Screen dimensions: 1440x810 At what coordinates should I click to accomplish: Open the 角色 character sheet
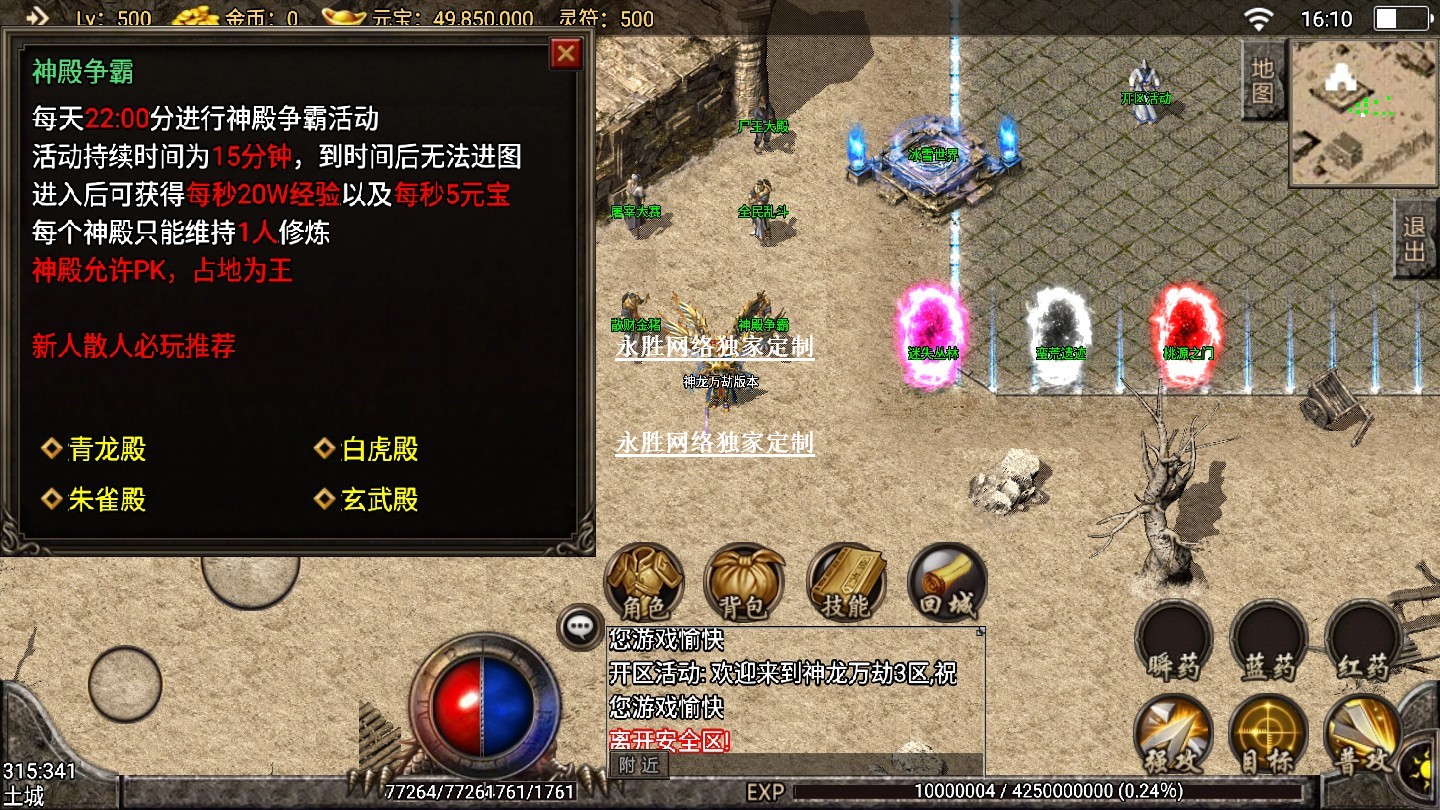point(644,582)
